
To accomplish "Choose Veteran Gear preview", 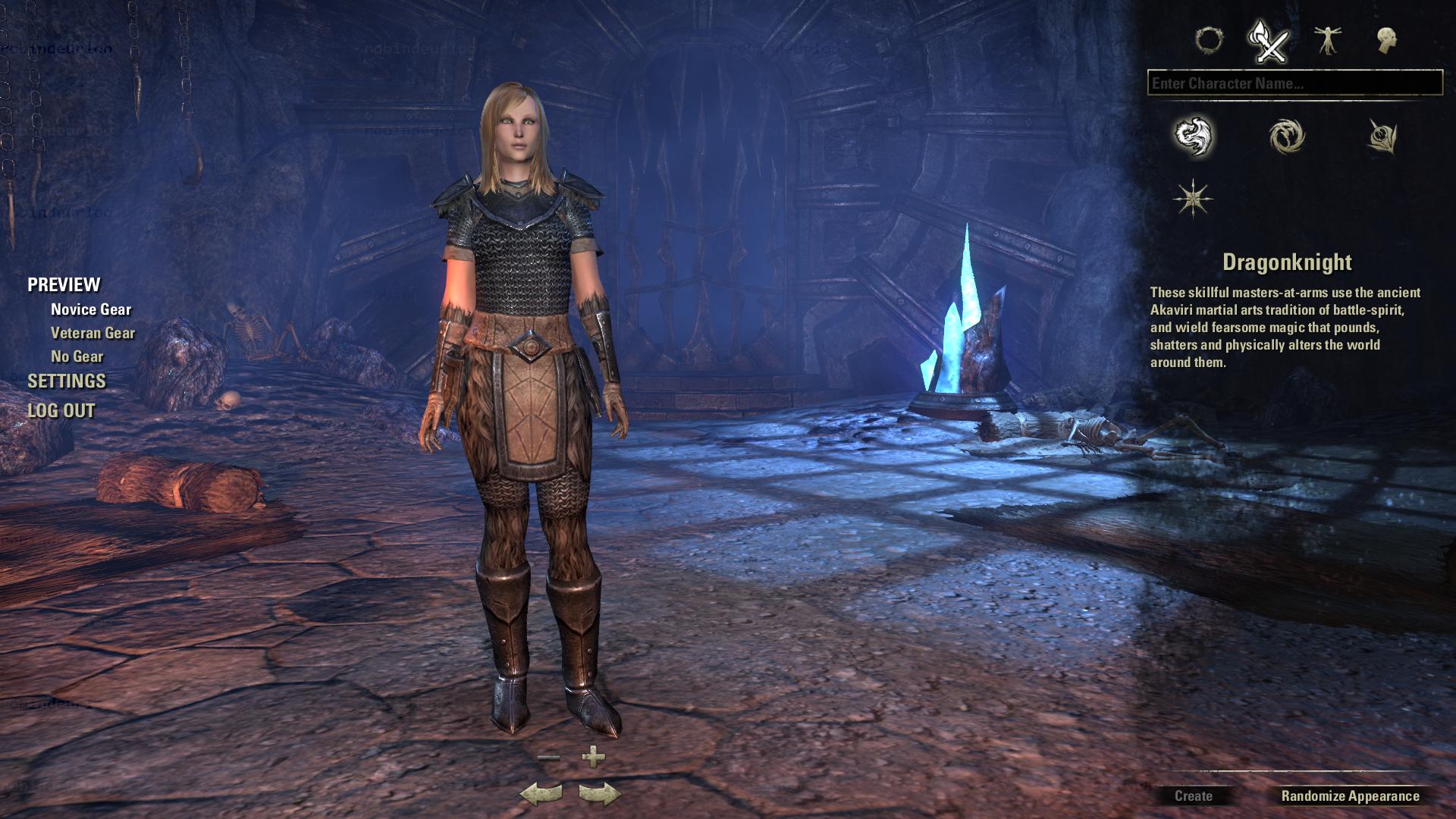I will click(93, 333).
